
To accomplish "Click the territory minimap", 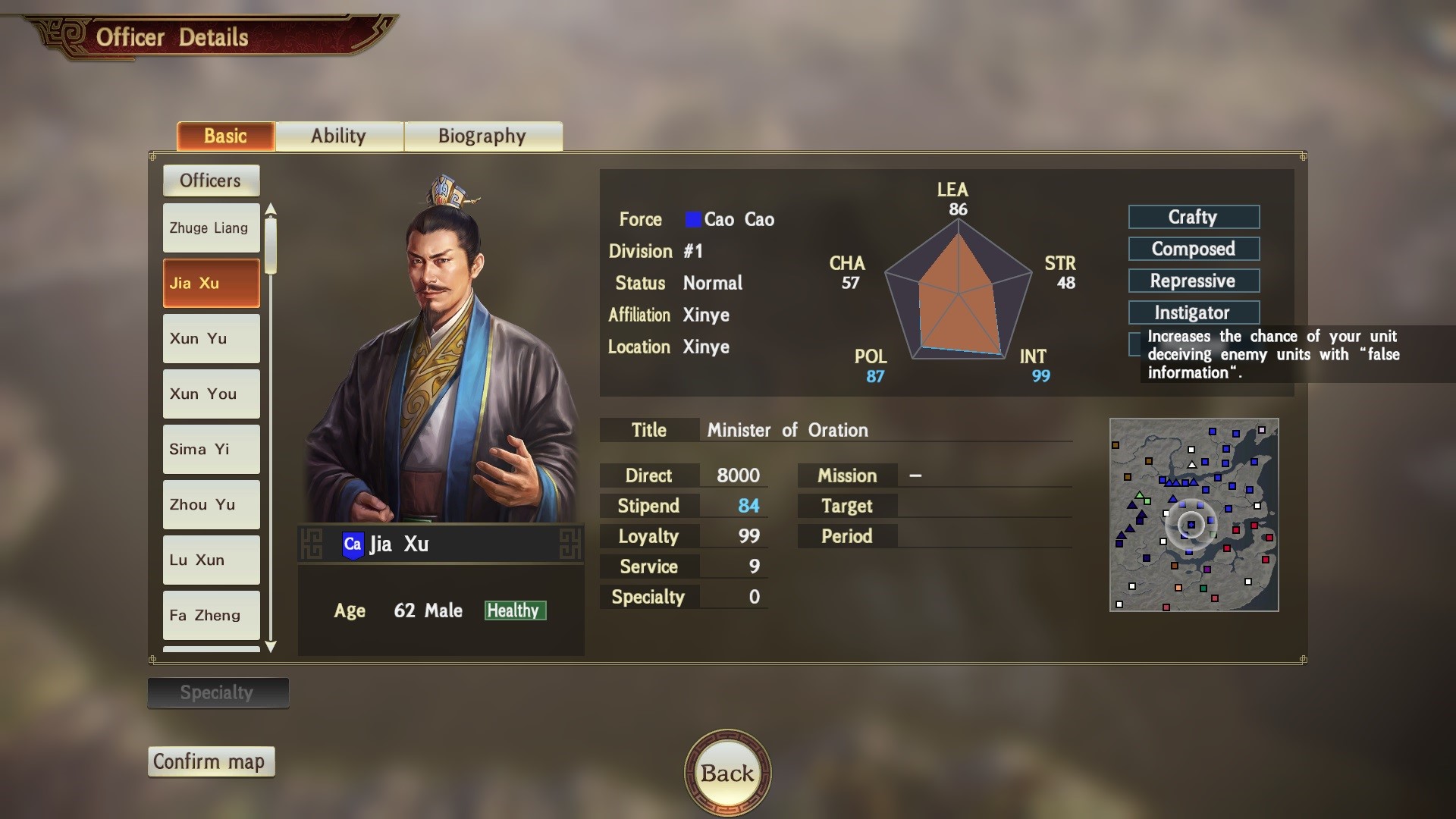I will click(x=1194, y=515).
